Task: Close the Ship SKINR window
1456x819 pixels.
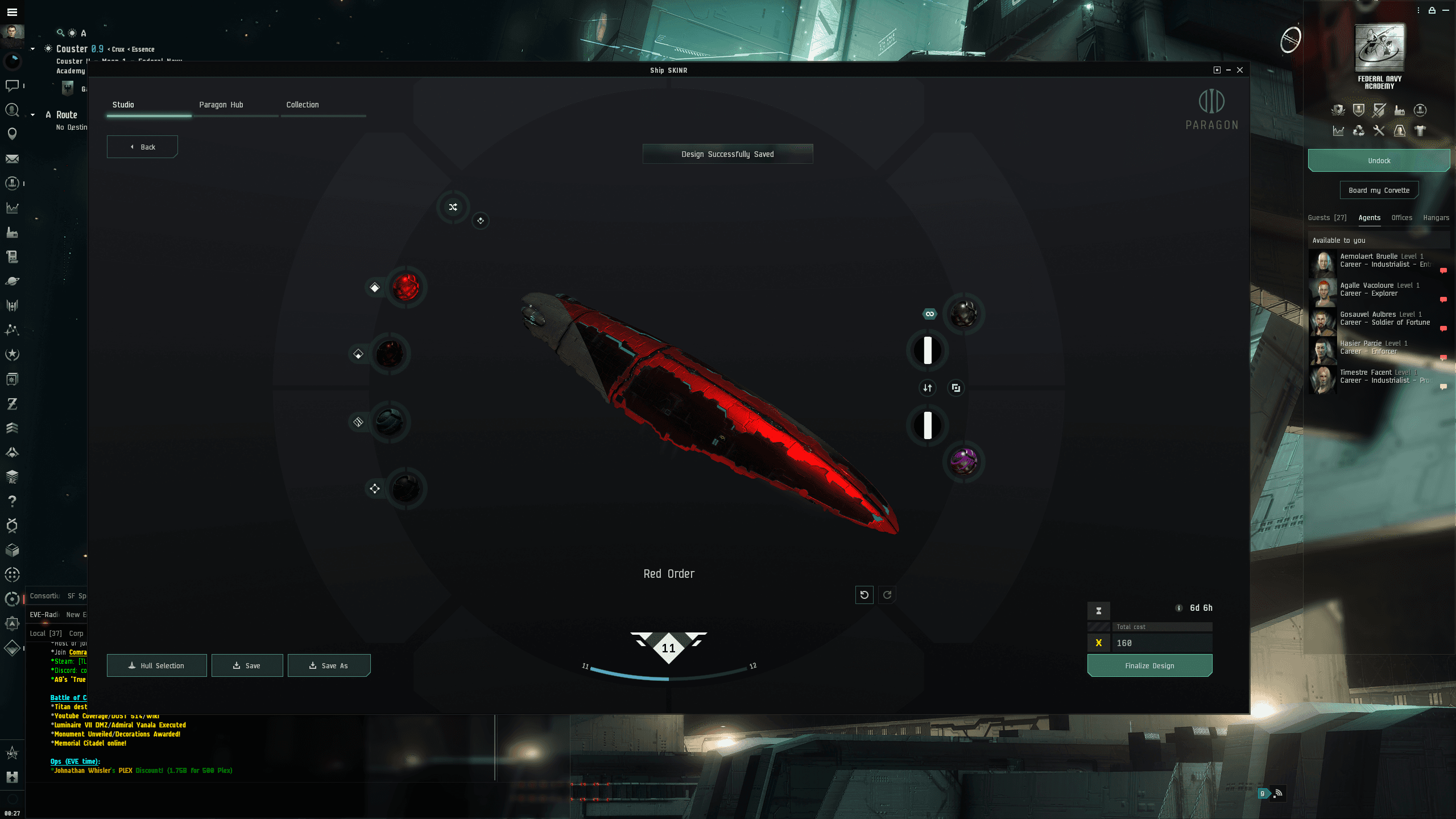Action: [x=1240, y=70]
